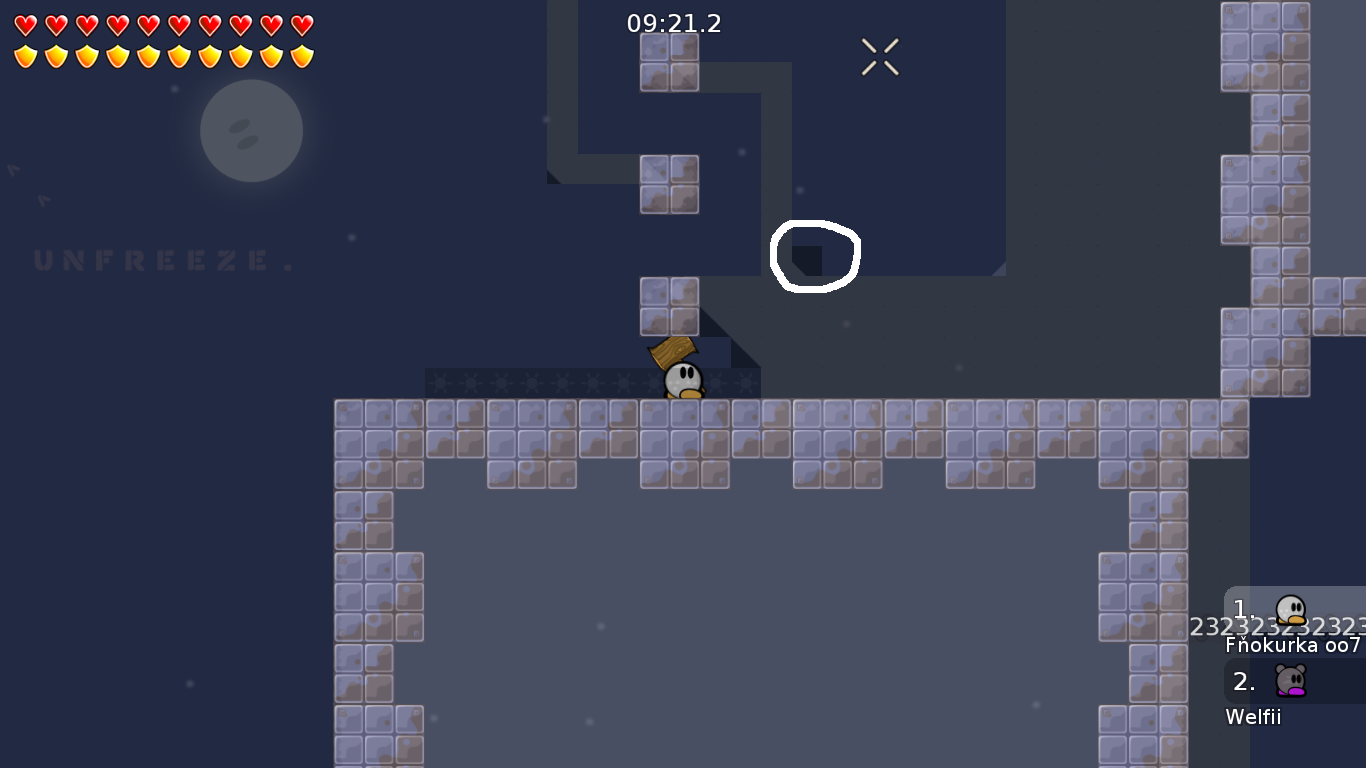
Task: Click Fňokurka oo7's penguin avatar
Action: (x=1290, y=610)
